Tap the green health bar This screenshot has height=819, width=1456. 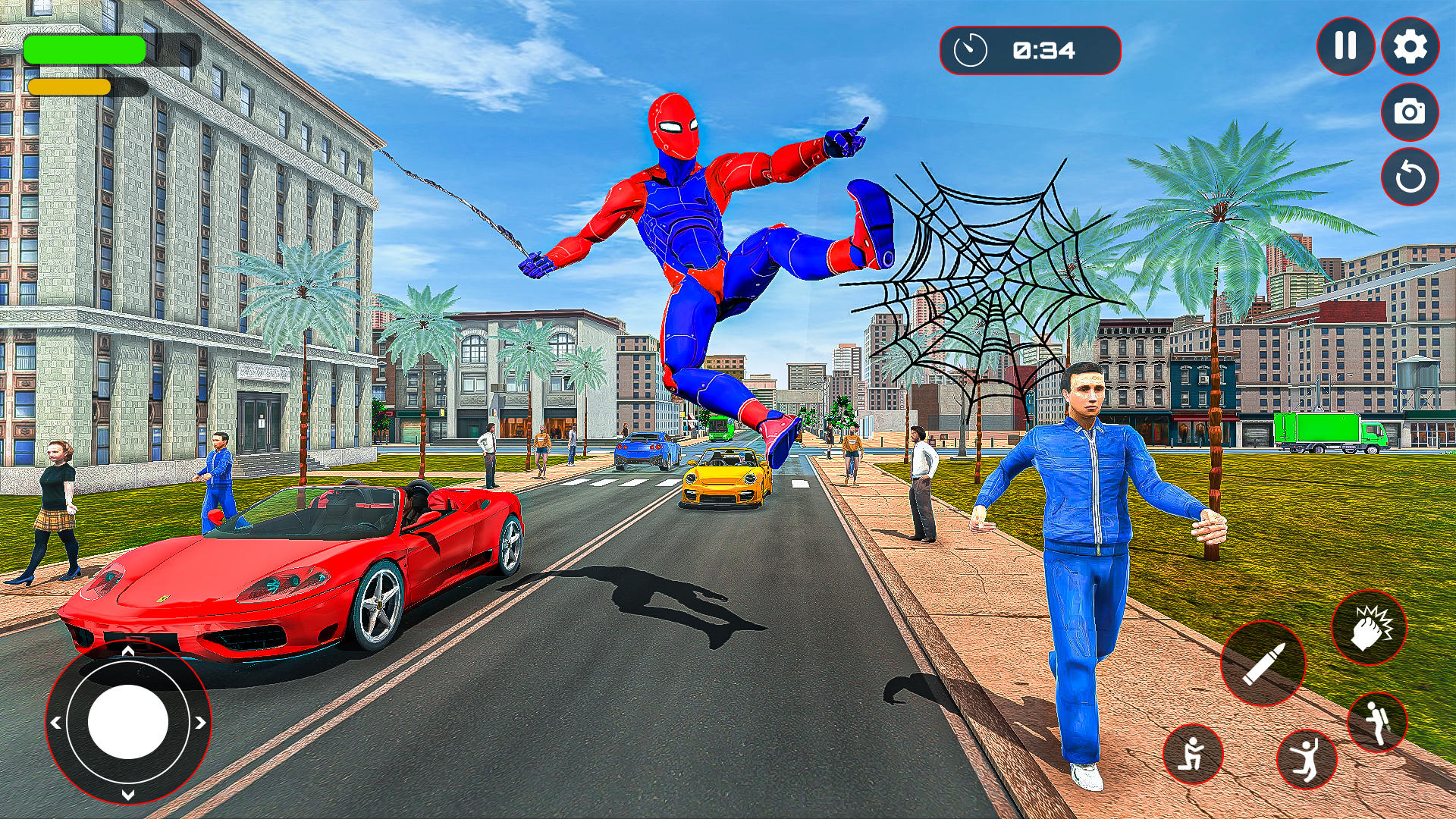pyautogui.click(x=83, y=47)
